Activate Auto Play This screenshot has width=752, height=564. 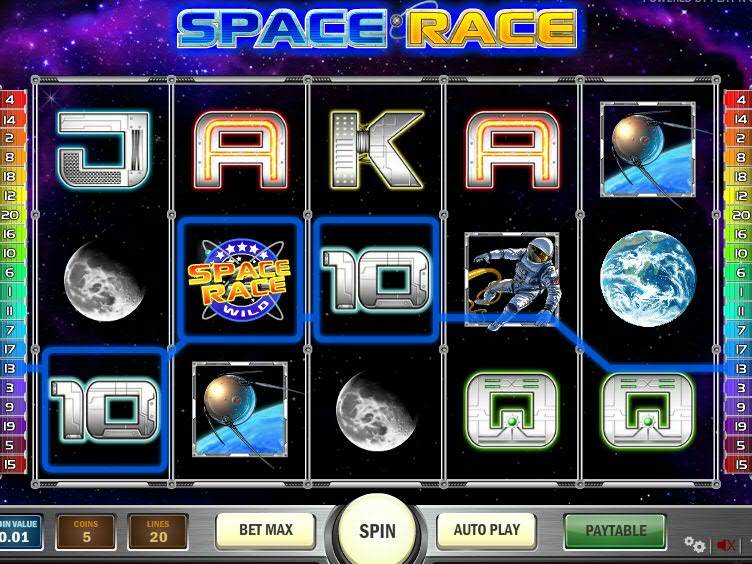(x=487, y=530)
